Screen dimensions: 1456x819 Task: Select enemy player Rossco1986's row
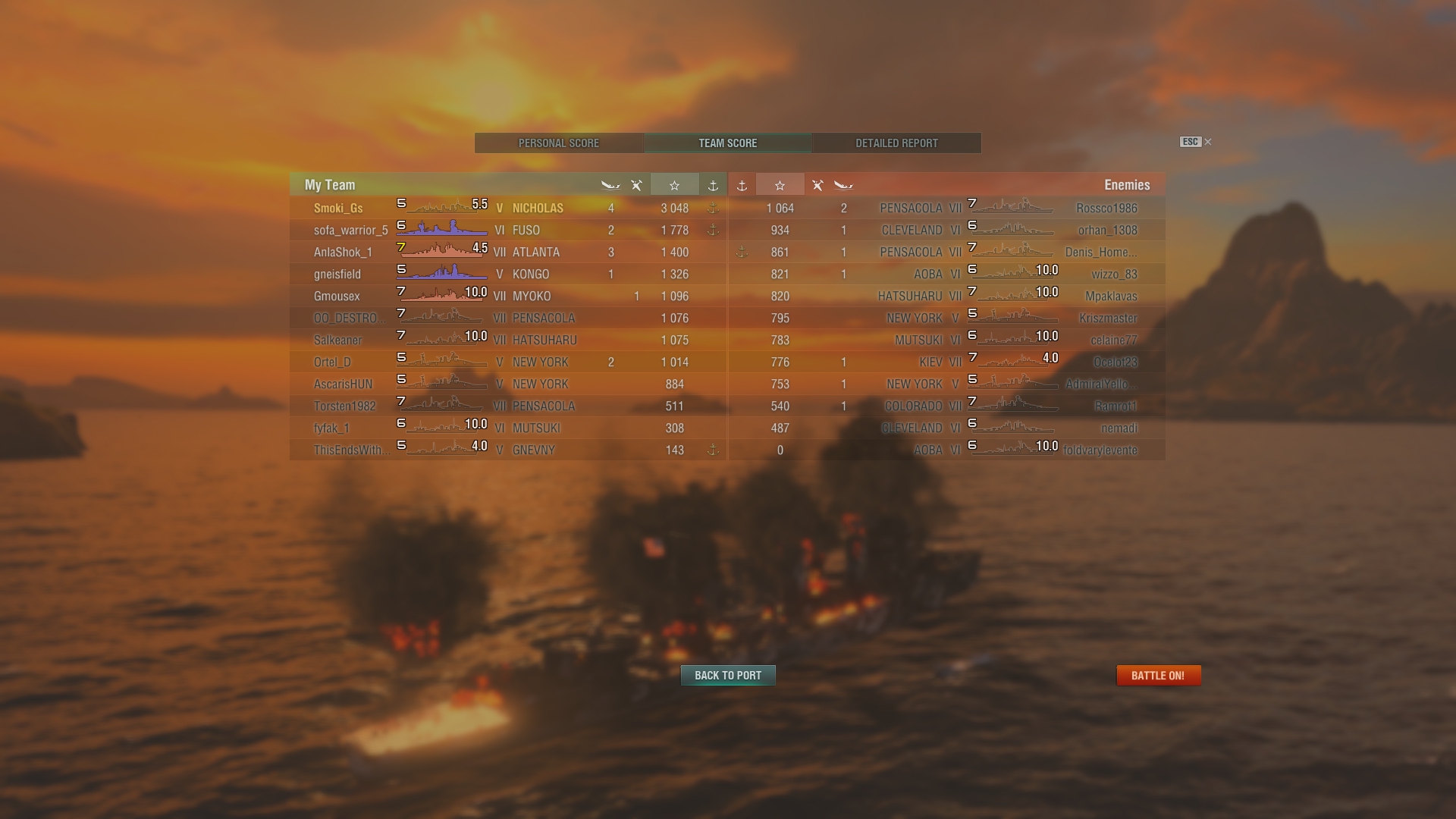[946, 208]
